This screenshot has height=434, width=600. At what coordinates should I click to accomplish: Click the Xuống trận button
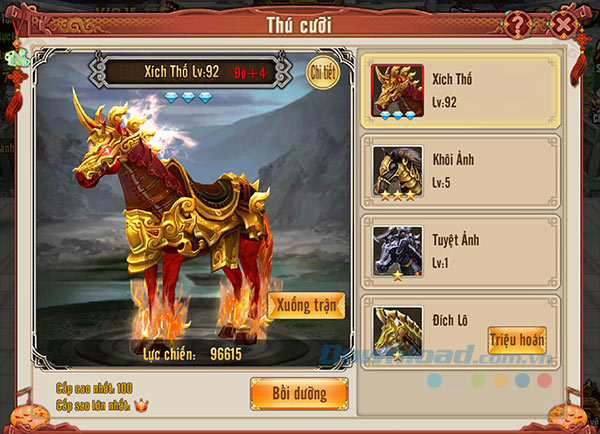(x=307, y=306)
